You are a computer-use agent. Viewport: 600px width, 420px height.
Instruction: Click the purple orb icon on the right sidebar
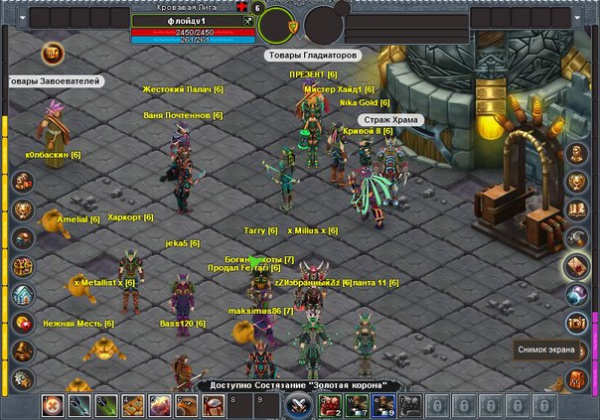tap(577, 294)
